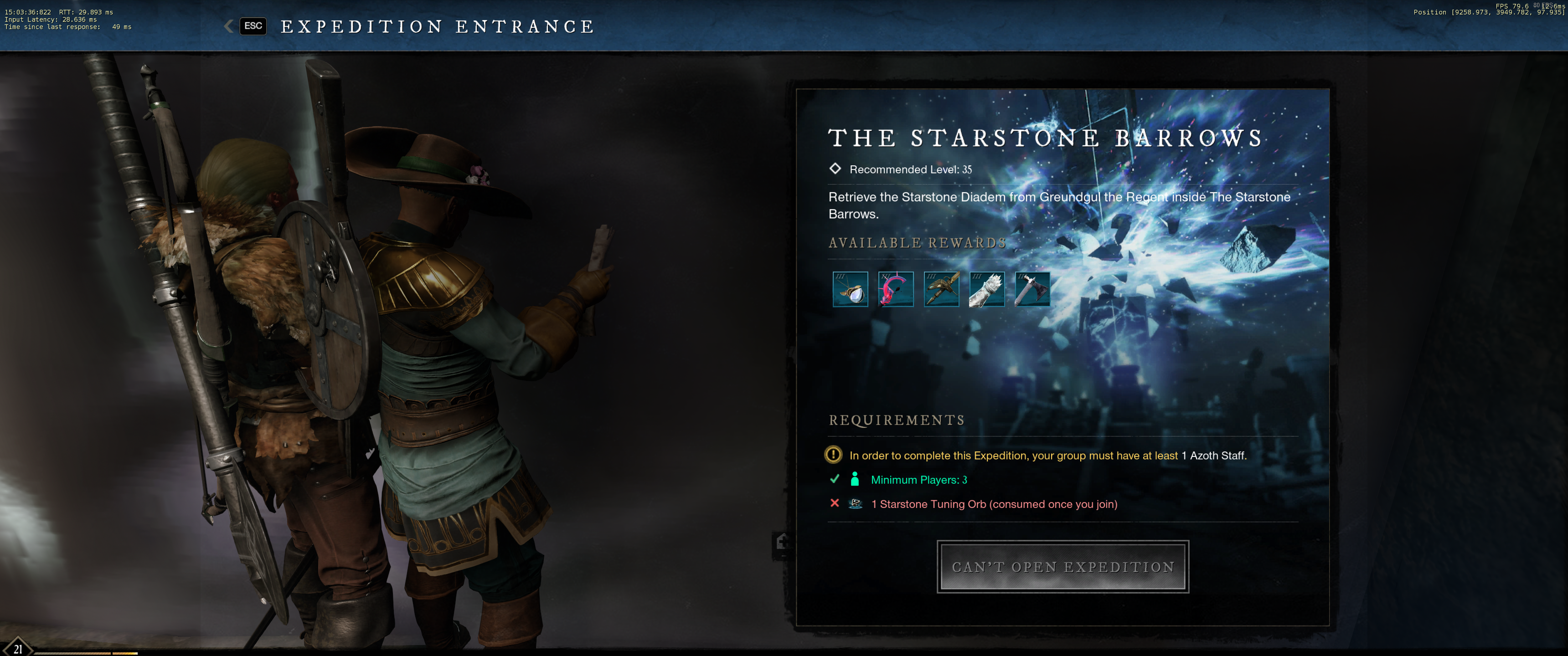
Task: Click the Can't Open Expedition button
Action: [1062, 567]
